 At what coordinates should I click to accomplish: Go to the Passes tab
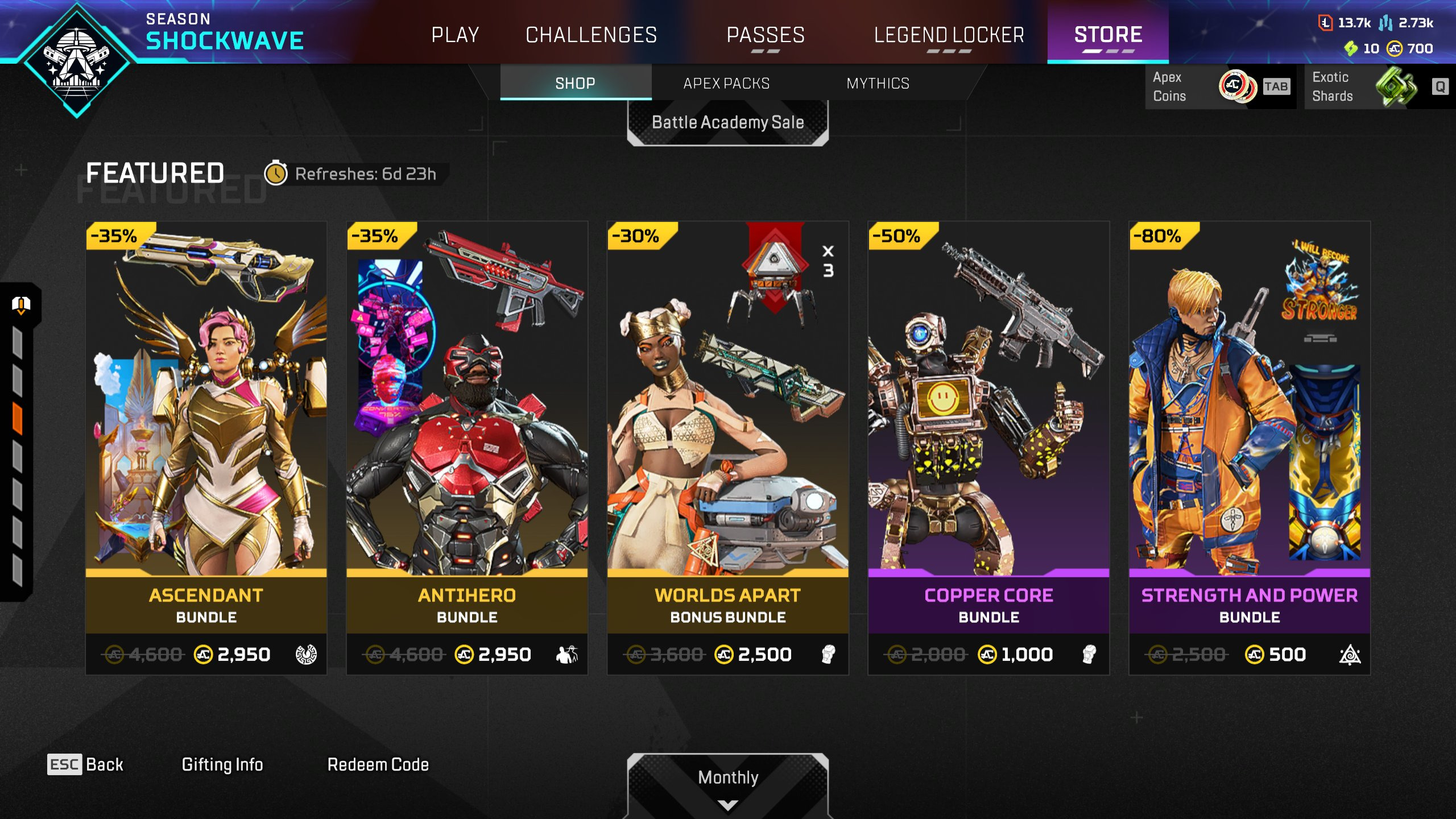[x=766, y=35]
